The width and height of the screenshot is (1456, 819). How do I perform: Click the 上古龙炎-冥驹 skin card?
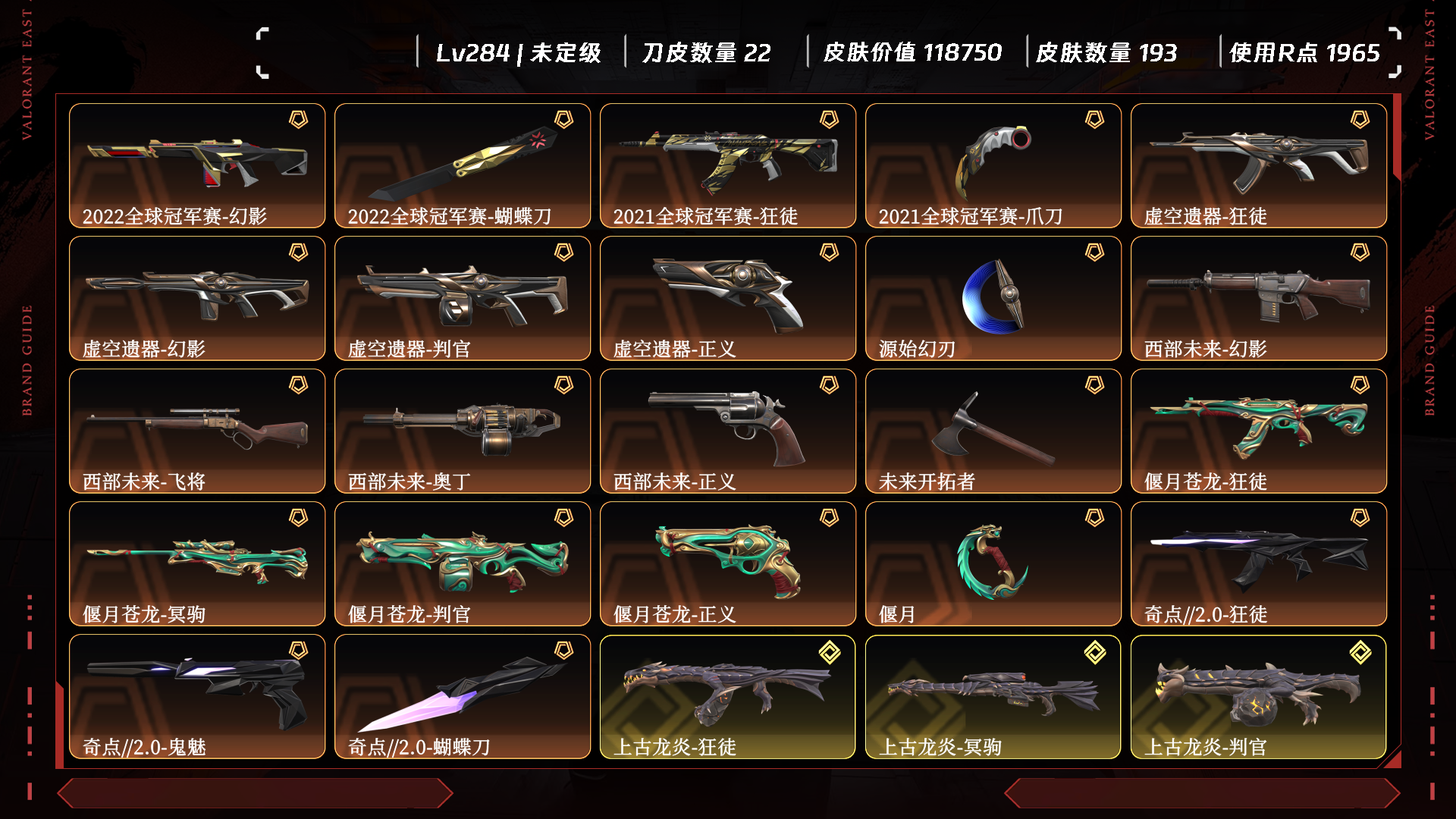click(993, 696)
